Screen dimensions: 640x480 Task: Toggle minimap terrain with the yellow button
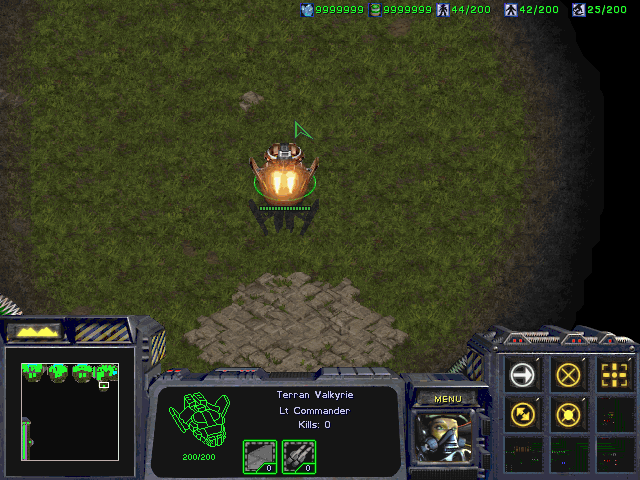[x=35, y=330]
